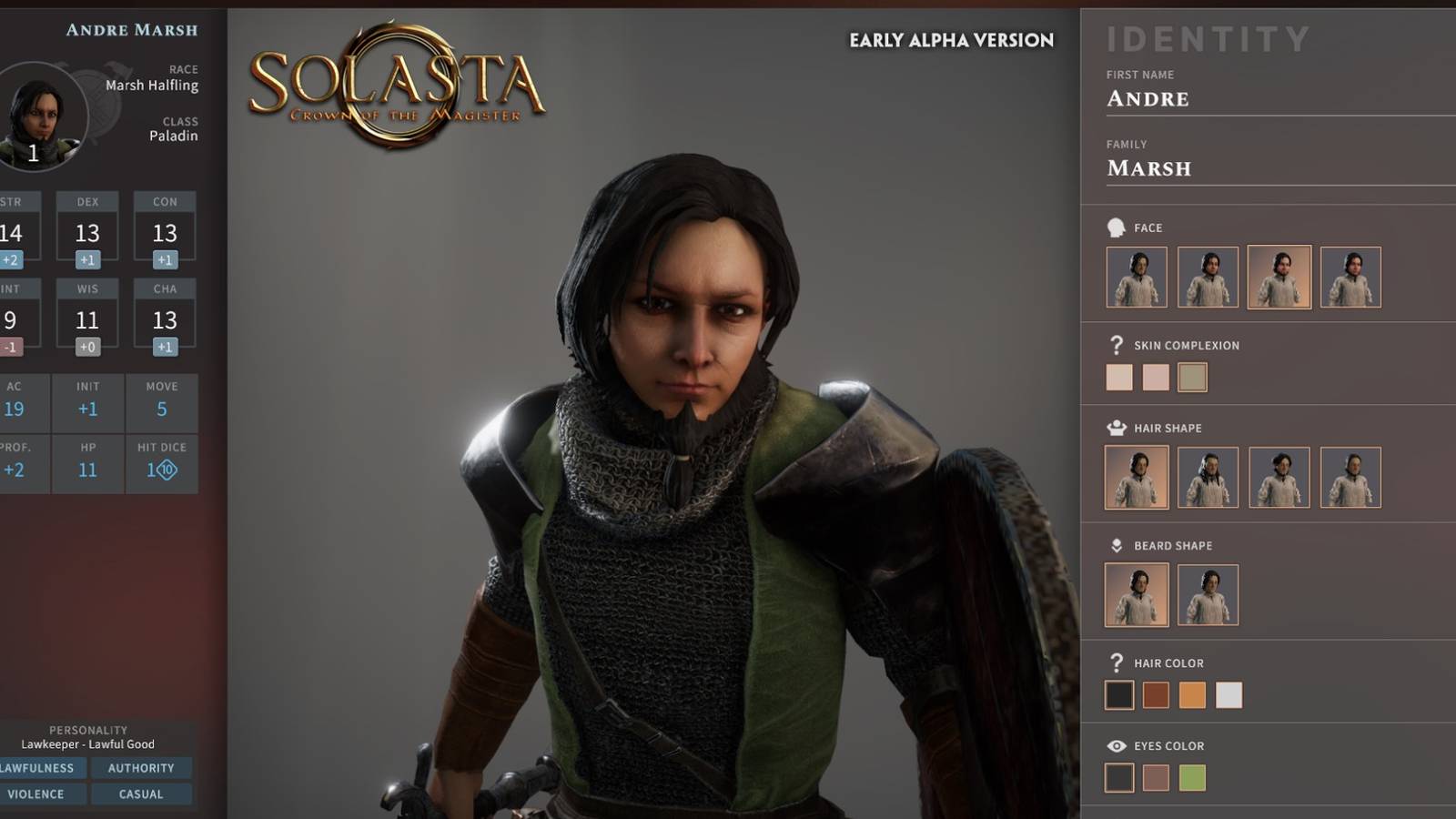Choose the fourth hair shape option
The width and height of the screenshot is (1456, 819).
1350,477
